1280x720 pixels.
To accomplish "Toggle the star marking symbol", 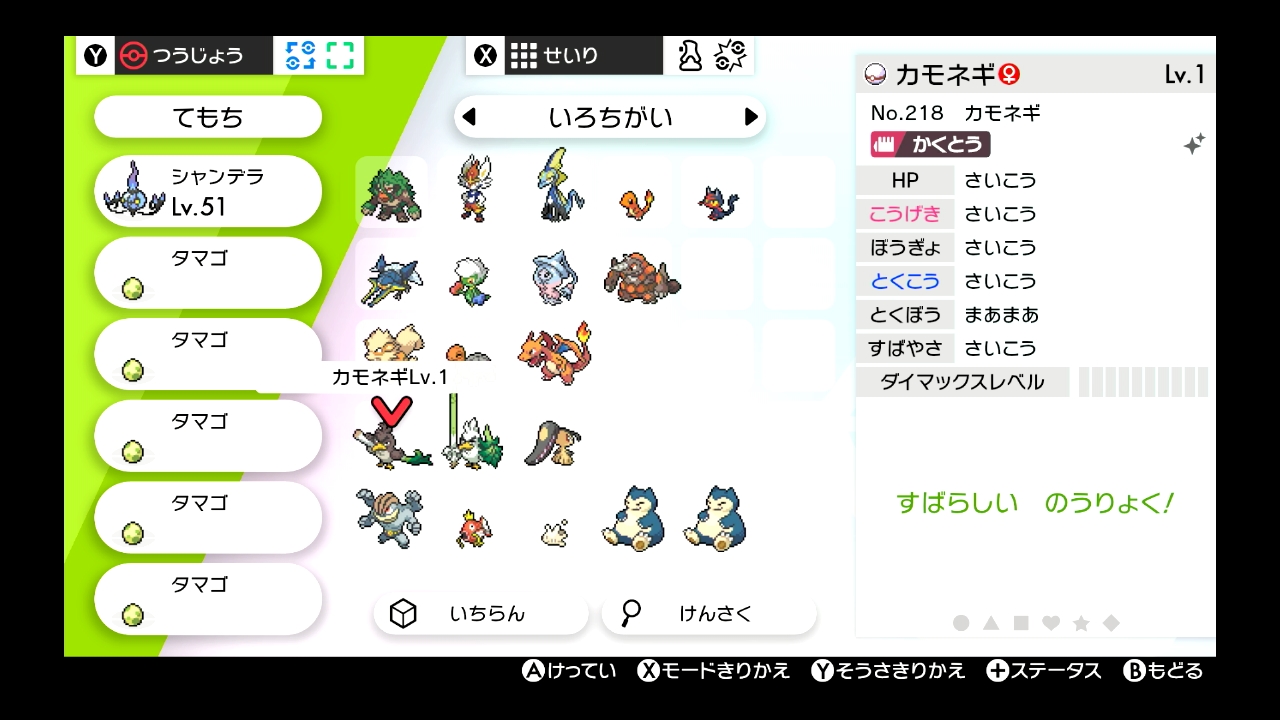I will click(x=1083, y=622).
